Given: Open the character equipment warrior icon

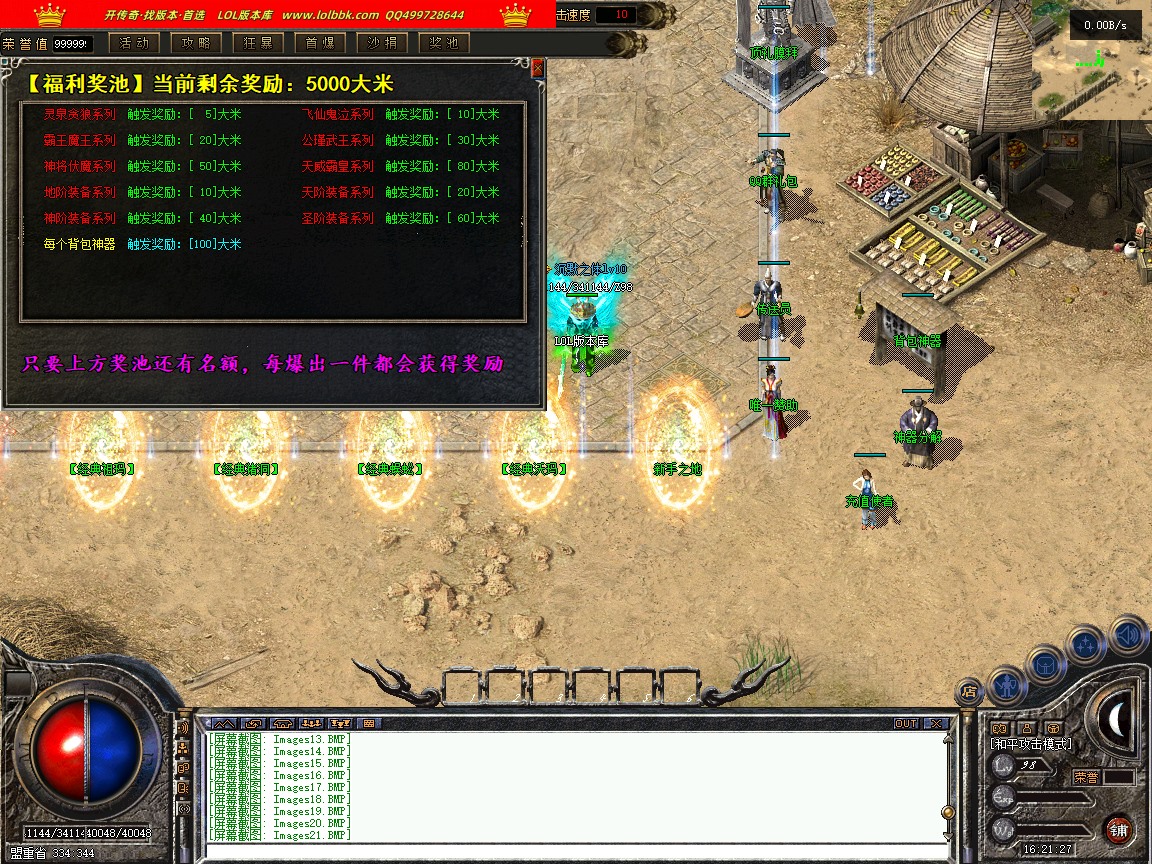Looking at the screenshot, I should 1006,684.
